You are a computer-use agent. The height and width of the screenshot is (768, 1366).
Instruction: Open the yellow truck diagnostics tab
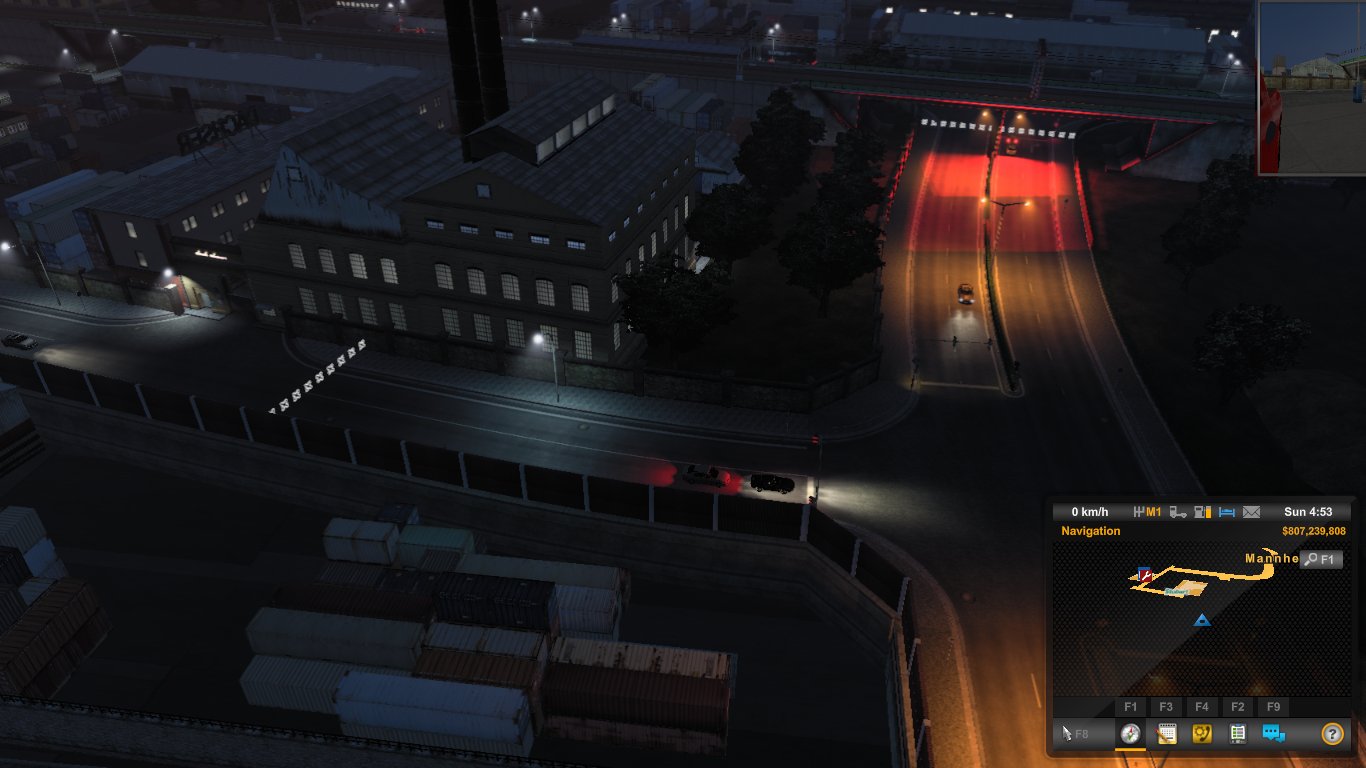(1201, 733)
